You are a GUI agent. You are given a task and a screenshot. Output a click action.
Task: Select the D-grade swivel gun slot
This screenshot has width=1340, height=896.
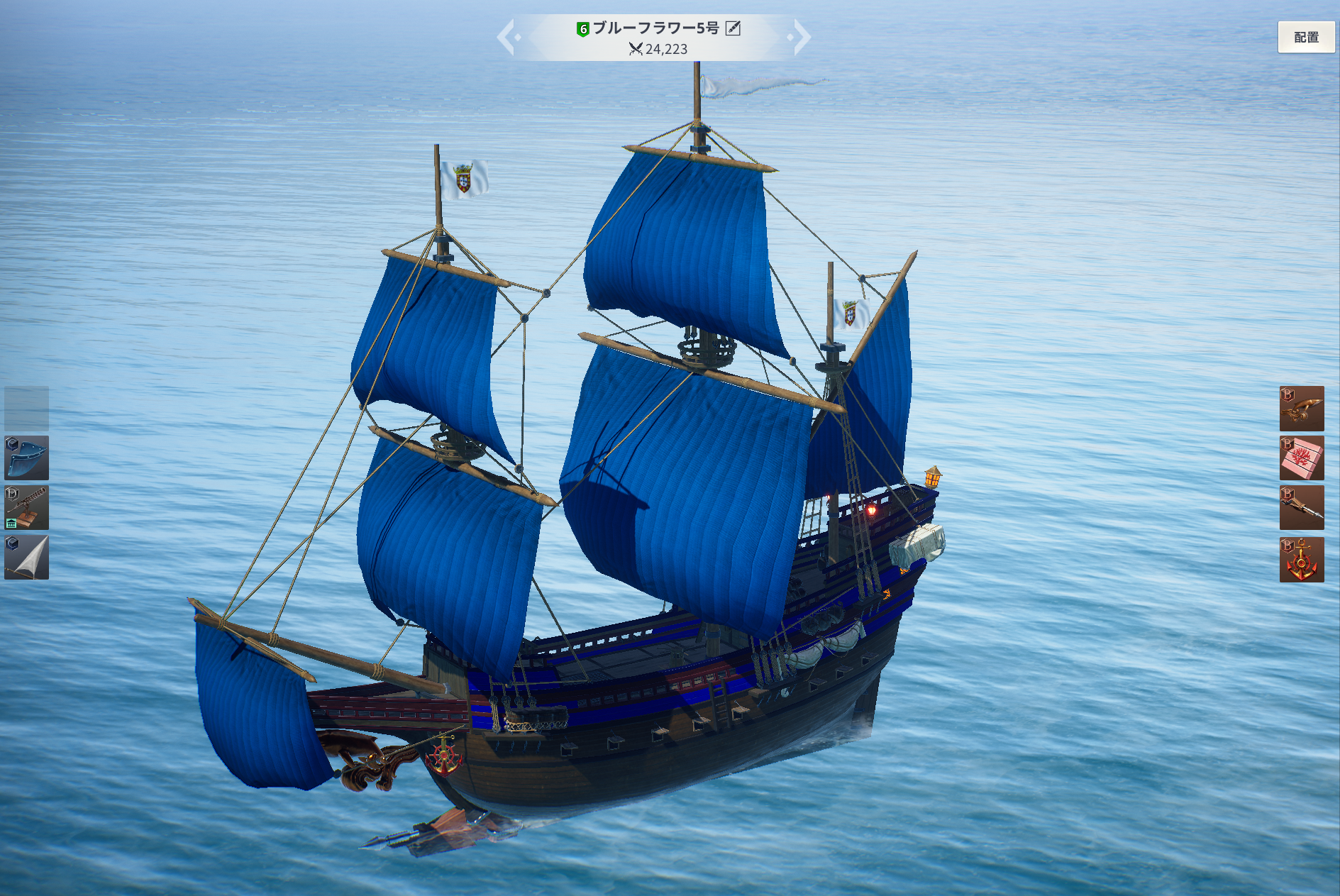click(27, 508)
